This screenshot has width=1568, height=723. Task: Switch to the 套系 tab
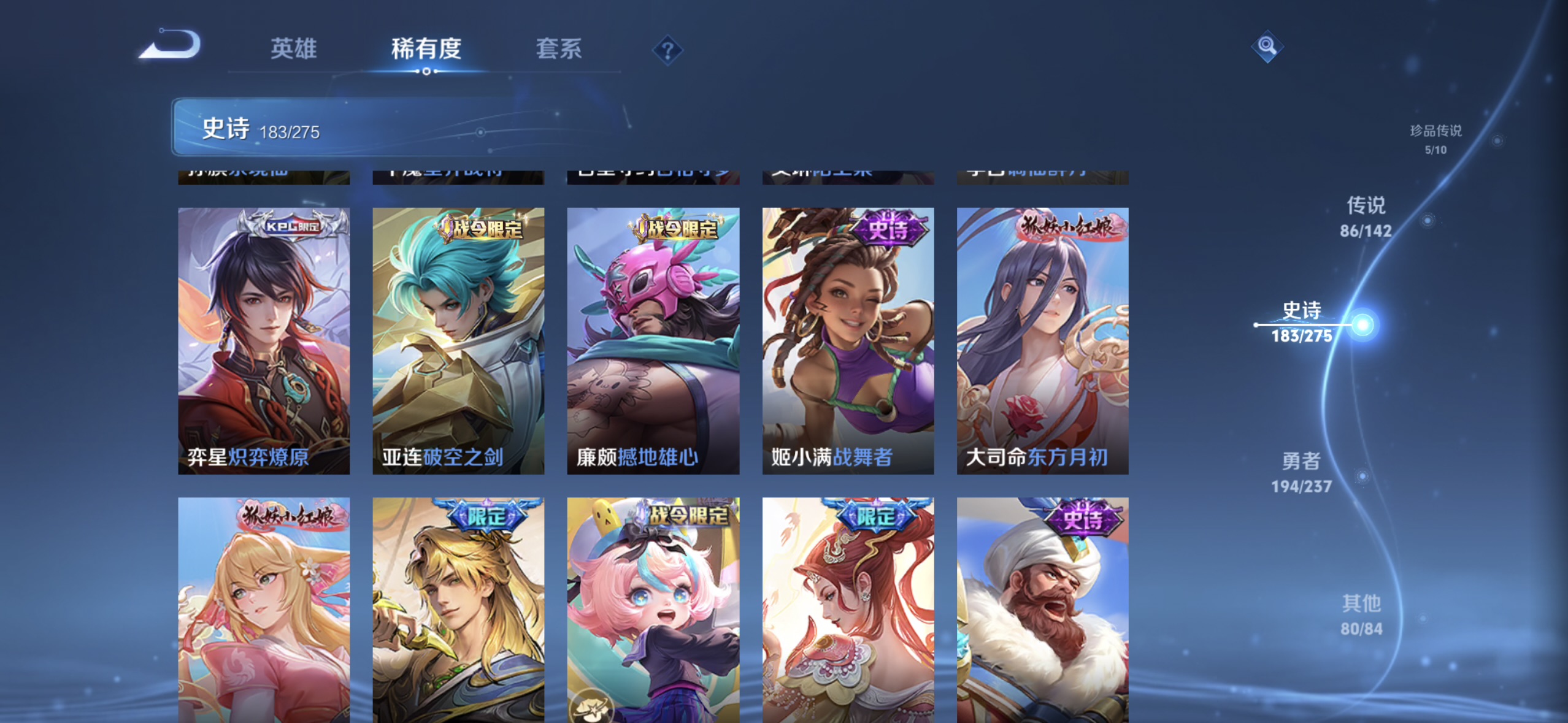[559, 49]
